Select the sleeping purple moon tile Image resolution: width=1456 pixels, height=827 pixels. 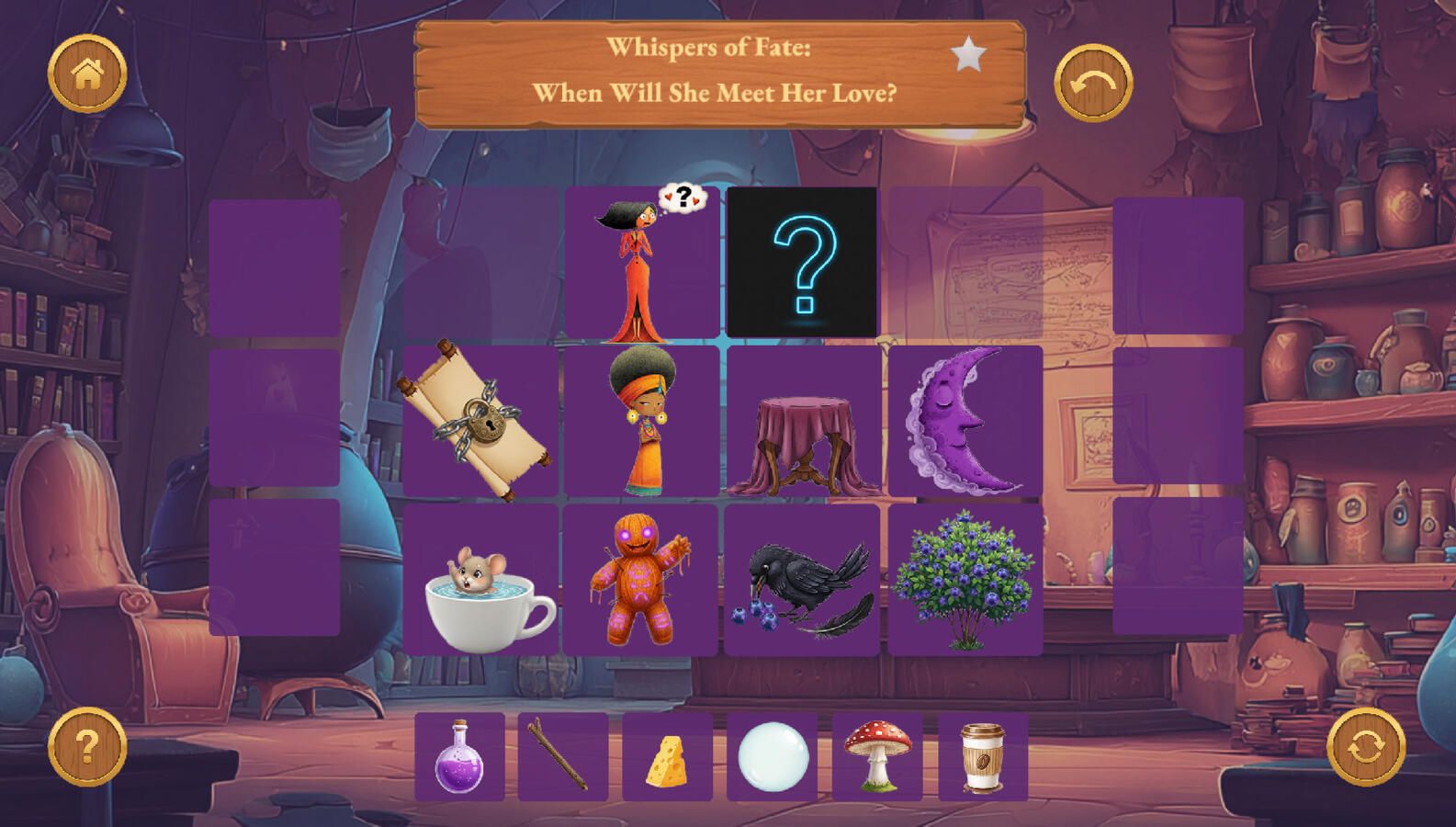(x=965, y=421)
